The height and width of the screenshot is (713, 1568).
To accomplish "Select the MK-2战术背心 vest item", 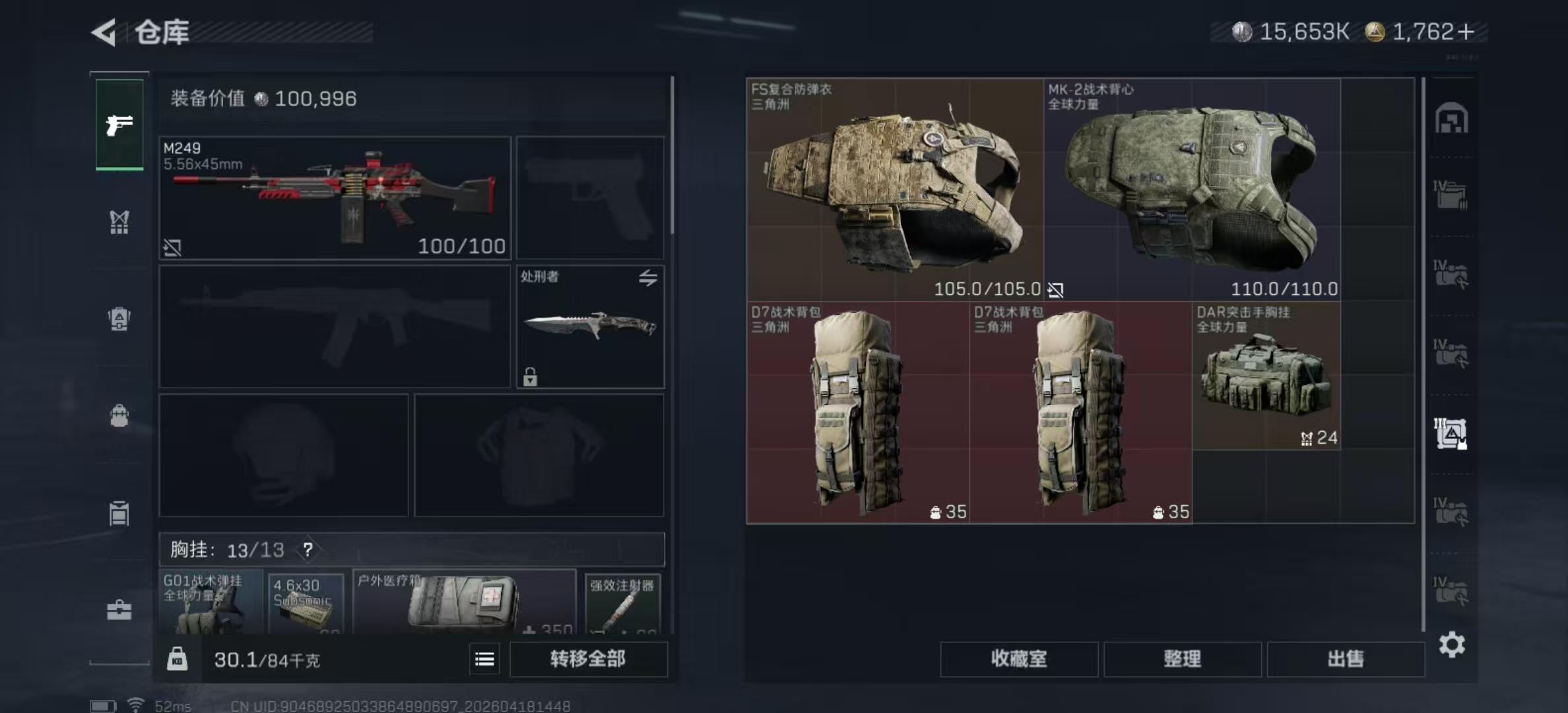I will pos(1192,189).
